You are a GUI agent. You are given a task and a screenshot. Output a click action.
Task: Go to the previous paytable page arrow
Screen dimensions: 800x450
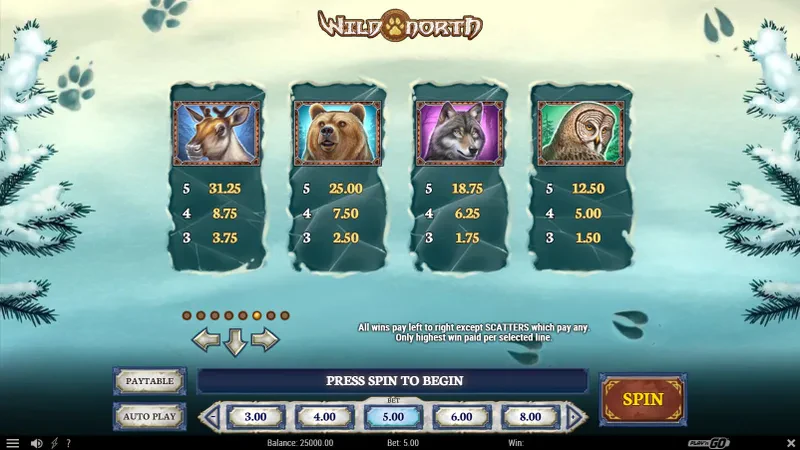point(206,340)
